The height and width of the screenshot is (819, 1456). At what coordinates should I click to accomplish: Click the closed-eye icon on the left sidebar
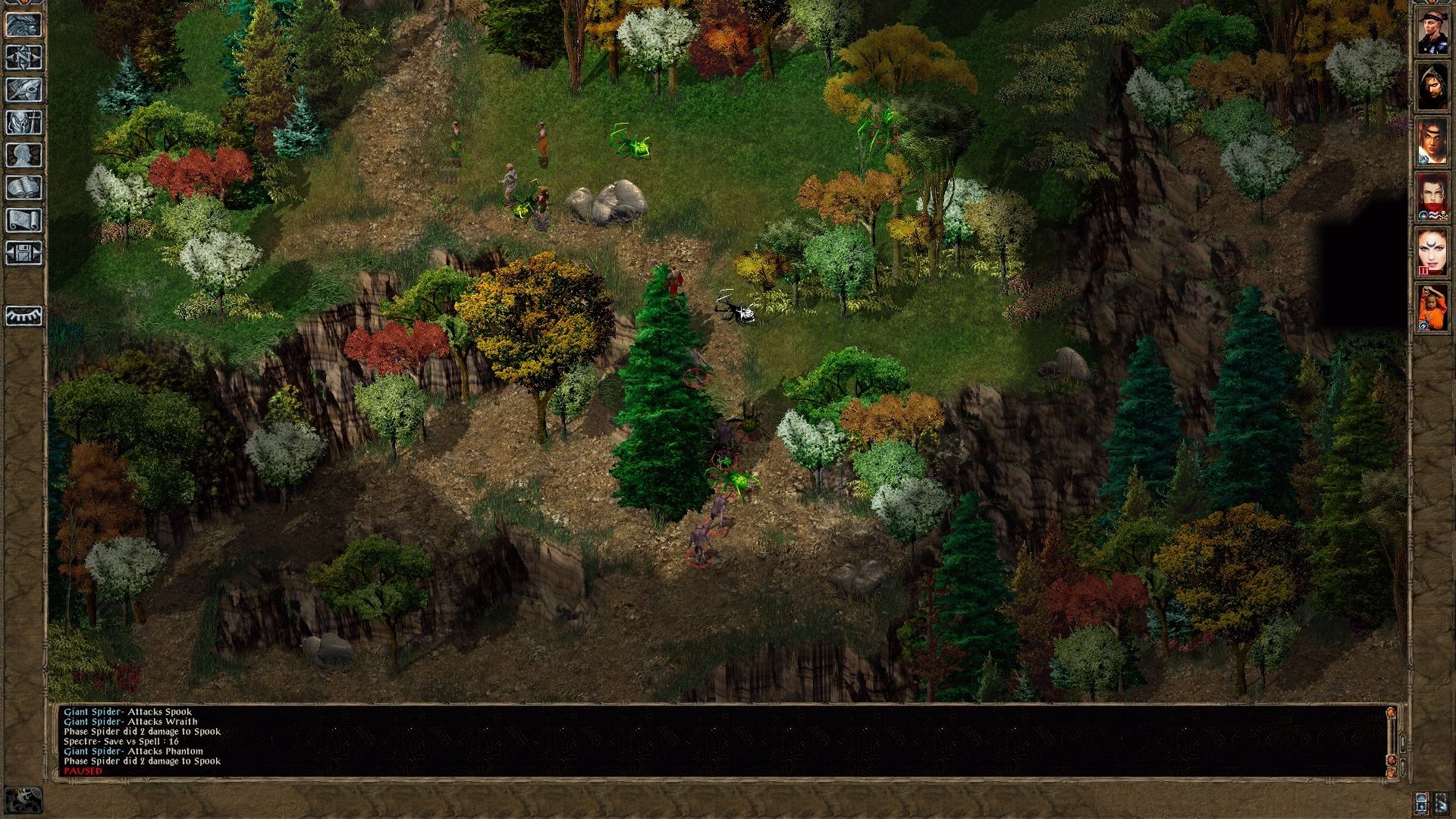pyautogui.click(x=24, y=315)
